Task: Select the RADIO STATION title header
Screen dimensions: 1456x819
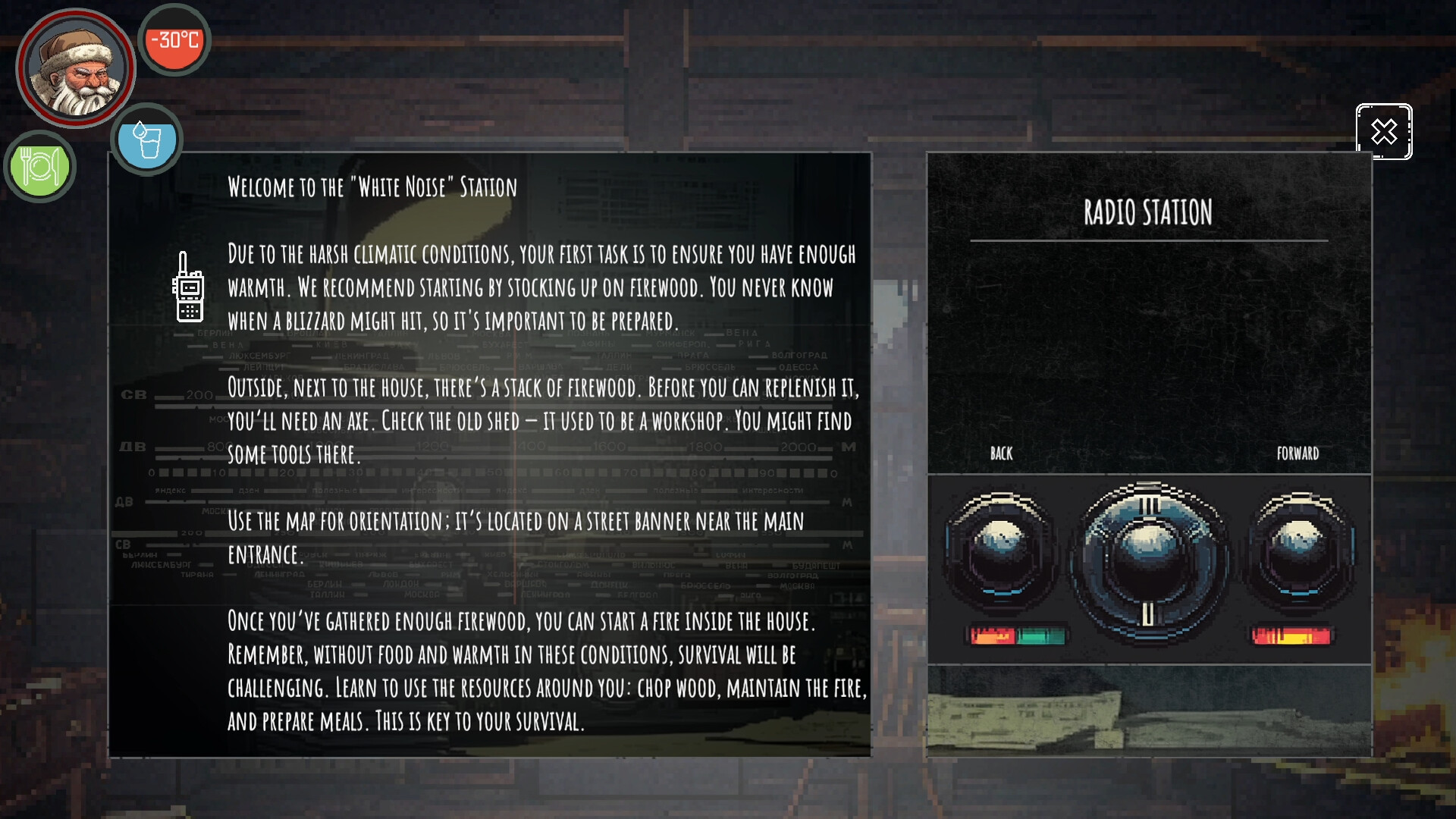Action: click(x=1148, y=214)
